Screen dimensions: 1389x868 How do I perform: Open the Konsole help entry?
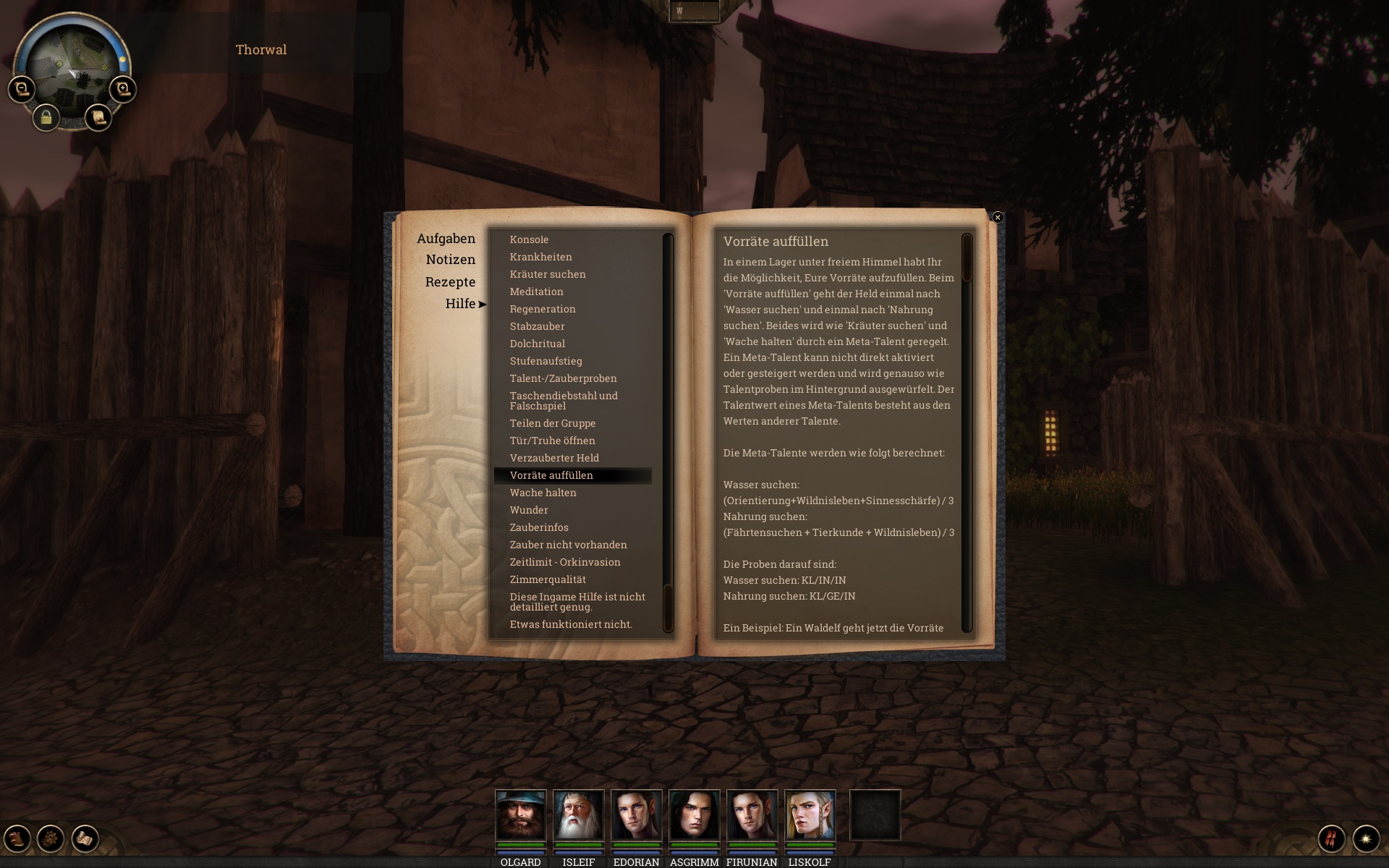[529, 239]
